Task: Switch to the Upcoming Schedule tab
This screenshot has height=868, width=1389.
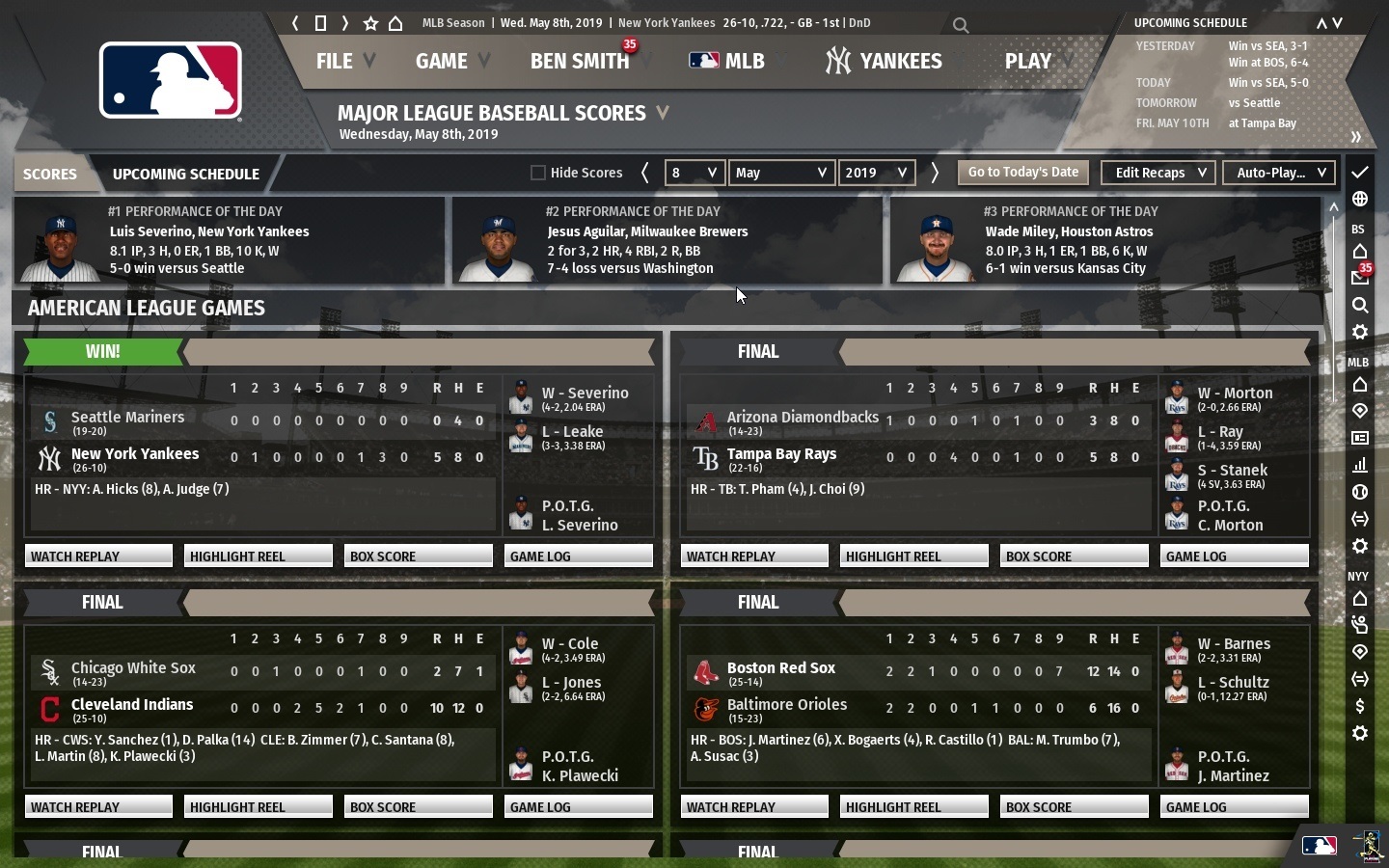Action: click(185, 175)
